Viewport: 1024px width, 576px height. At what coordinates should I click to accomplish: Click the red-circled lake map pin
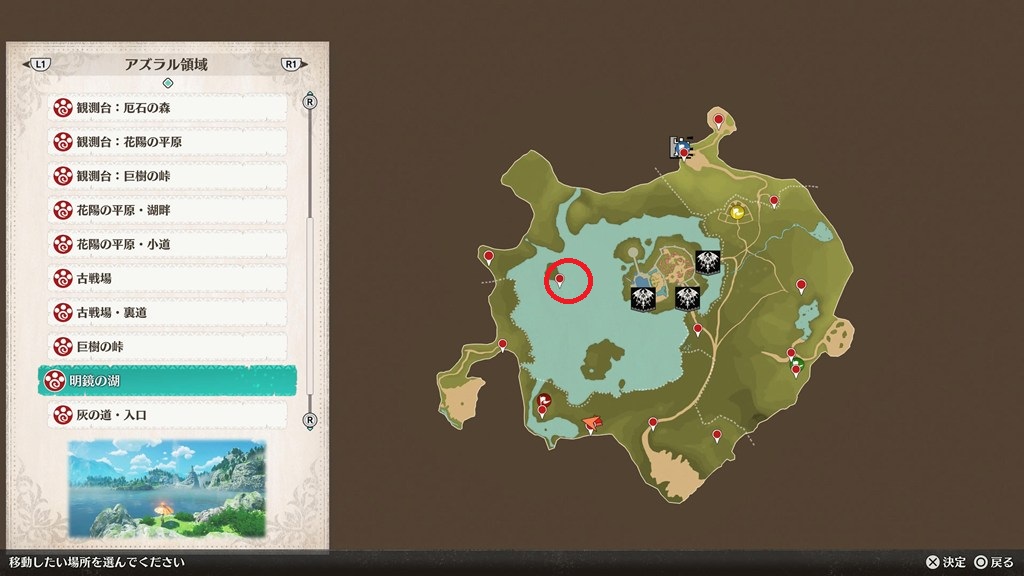tap(560, 281)
